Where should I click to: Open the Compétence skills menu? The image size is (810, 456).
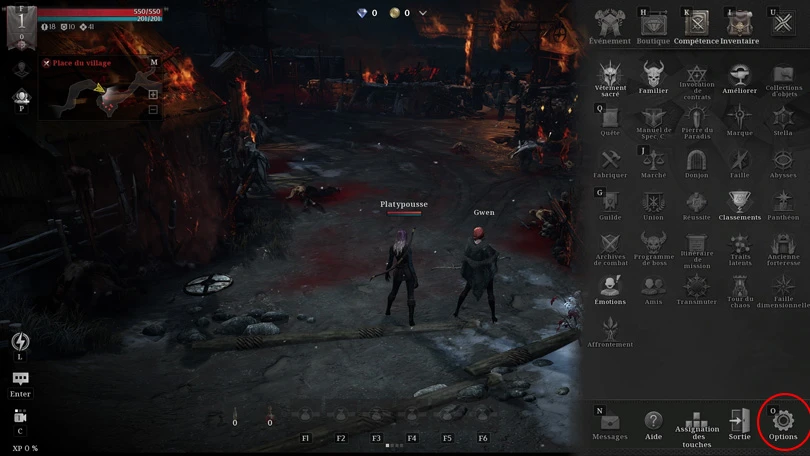[696, 23]
